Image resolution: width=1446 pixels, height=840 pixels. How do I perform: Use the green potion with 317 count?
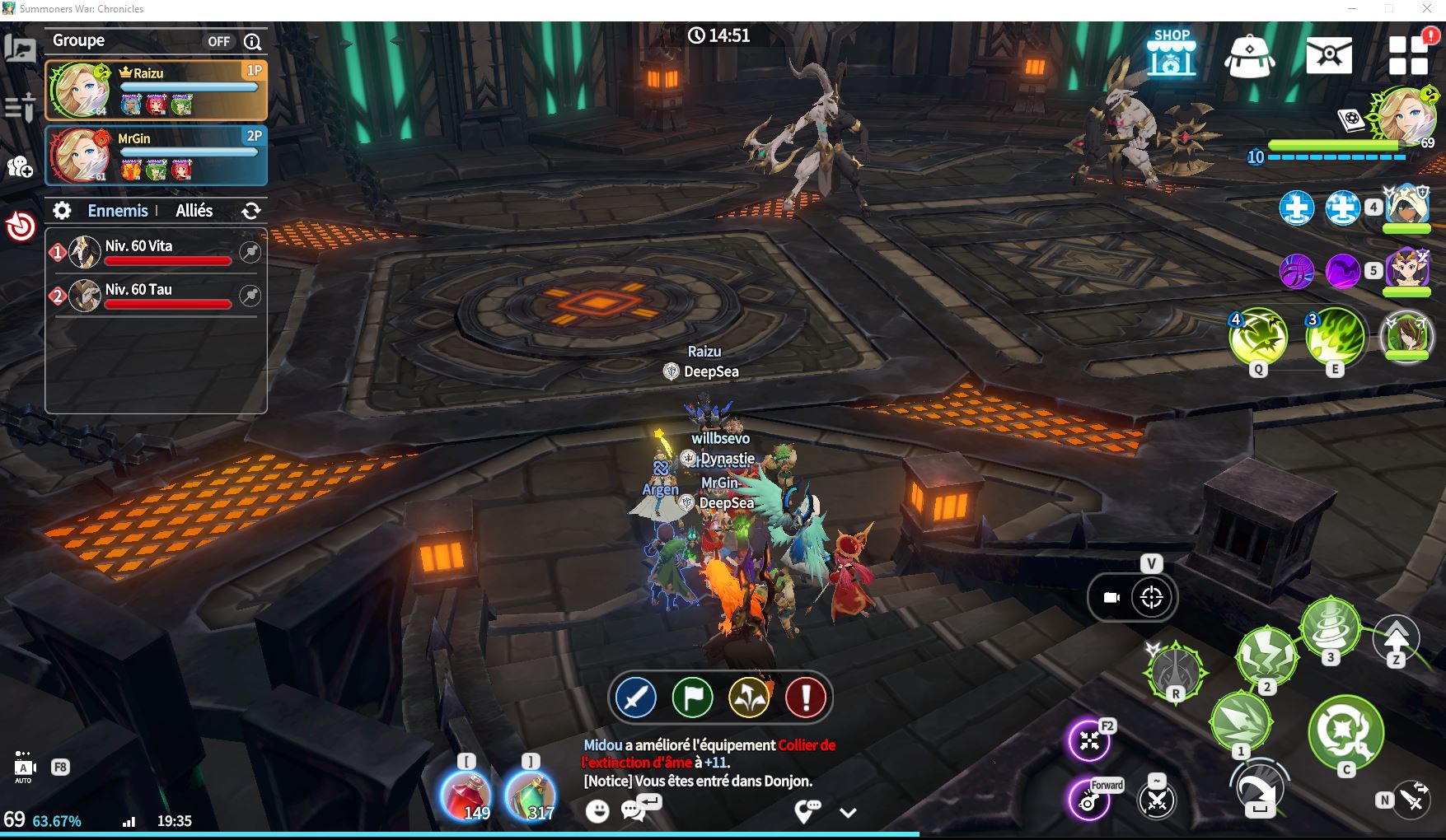click(x=530, y=796)
